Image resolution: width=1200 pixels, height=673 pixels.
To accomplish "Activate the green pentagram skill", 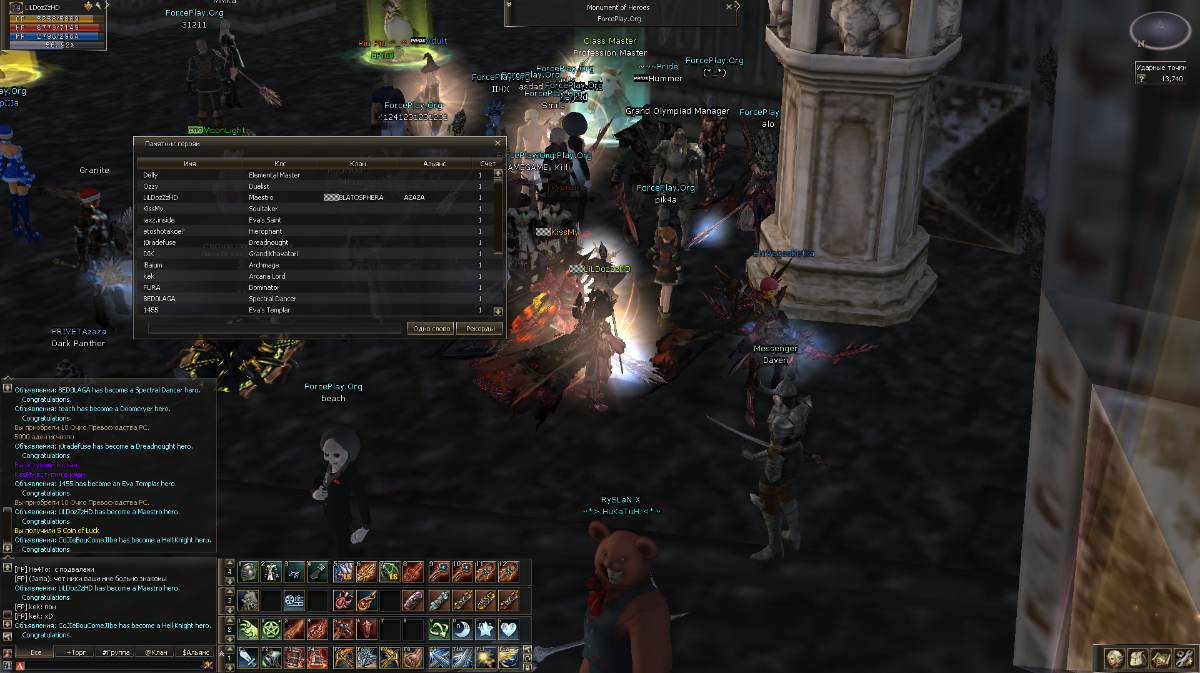I will [x=270, y=629].
